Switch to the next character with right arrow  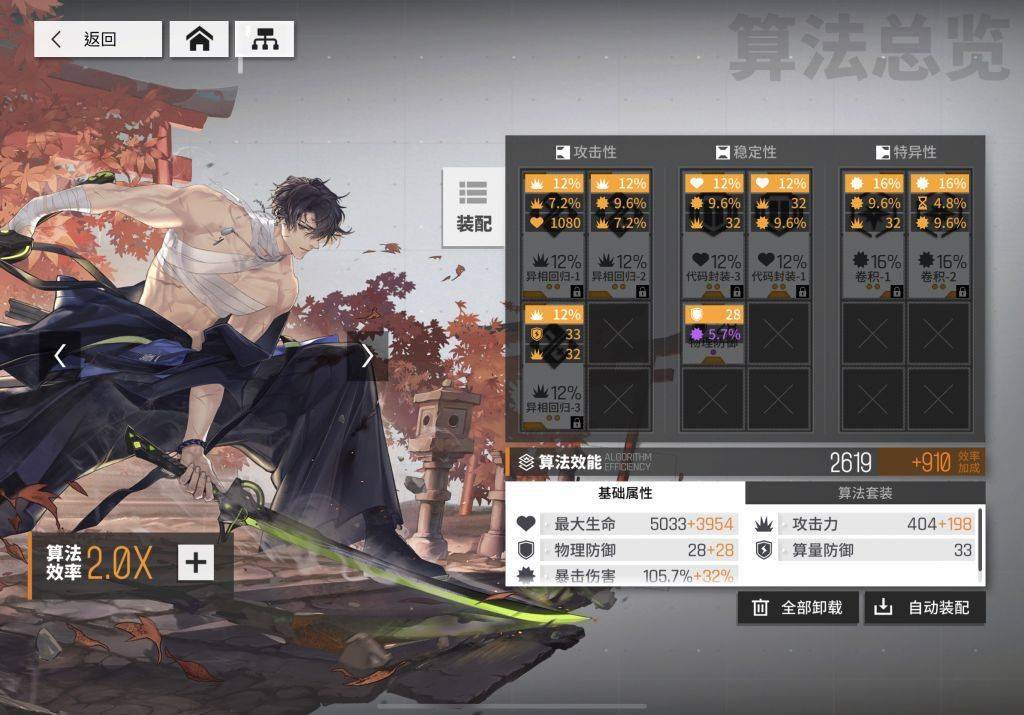pyautogui.click(x=367, y=355)
